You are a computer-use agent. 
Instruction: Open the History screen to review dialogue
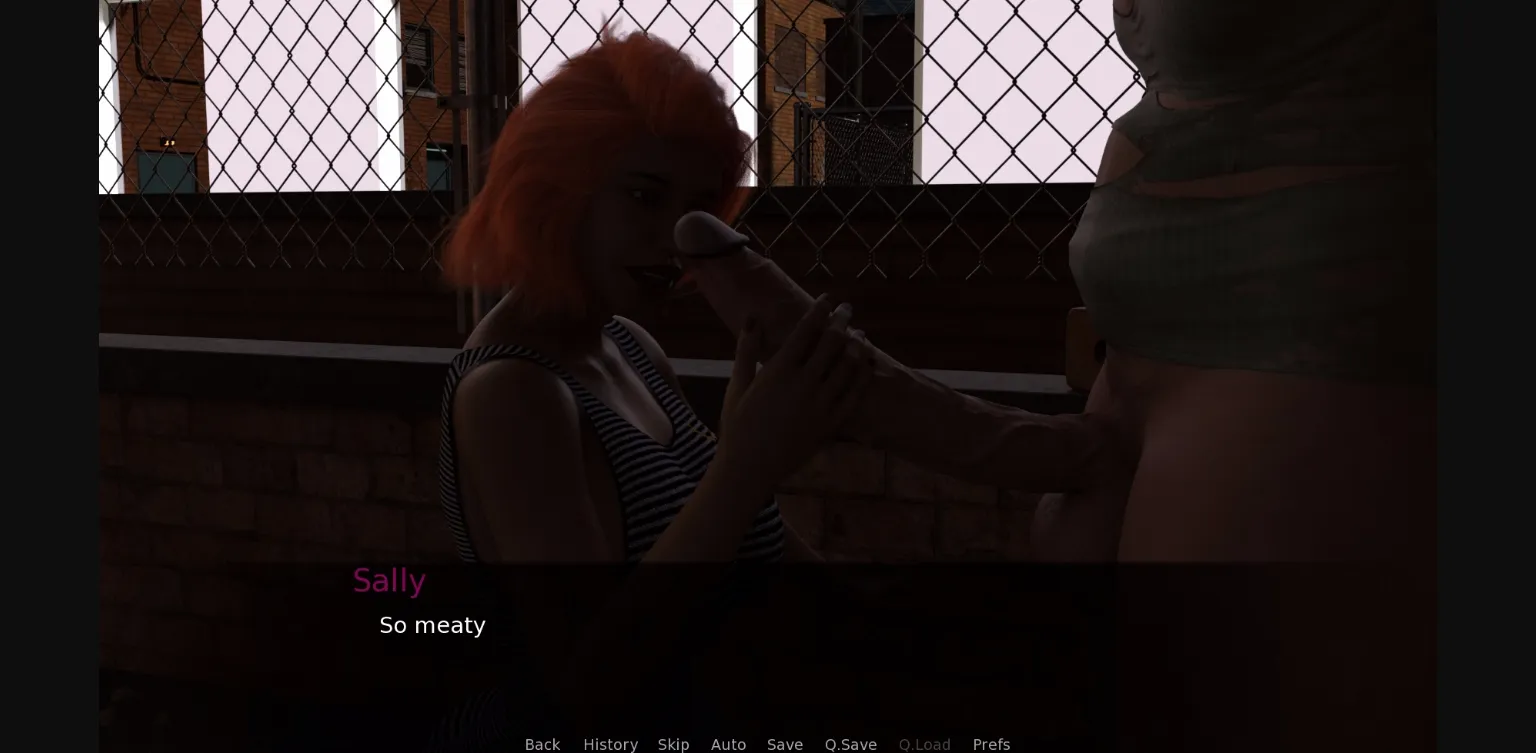click(x=610, y=744)
